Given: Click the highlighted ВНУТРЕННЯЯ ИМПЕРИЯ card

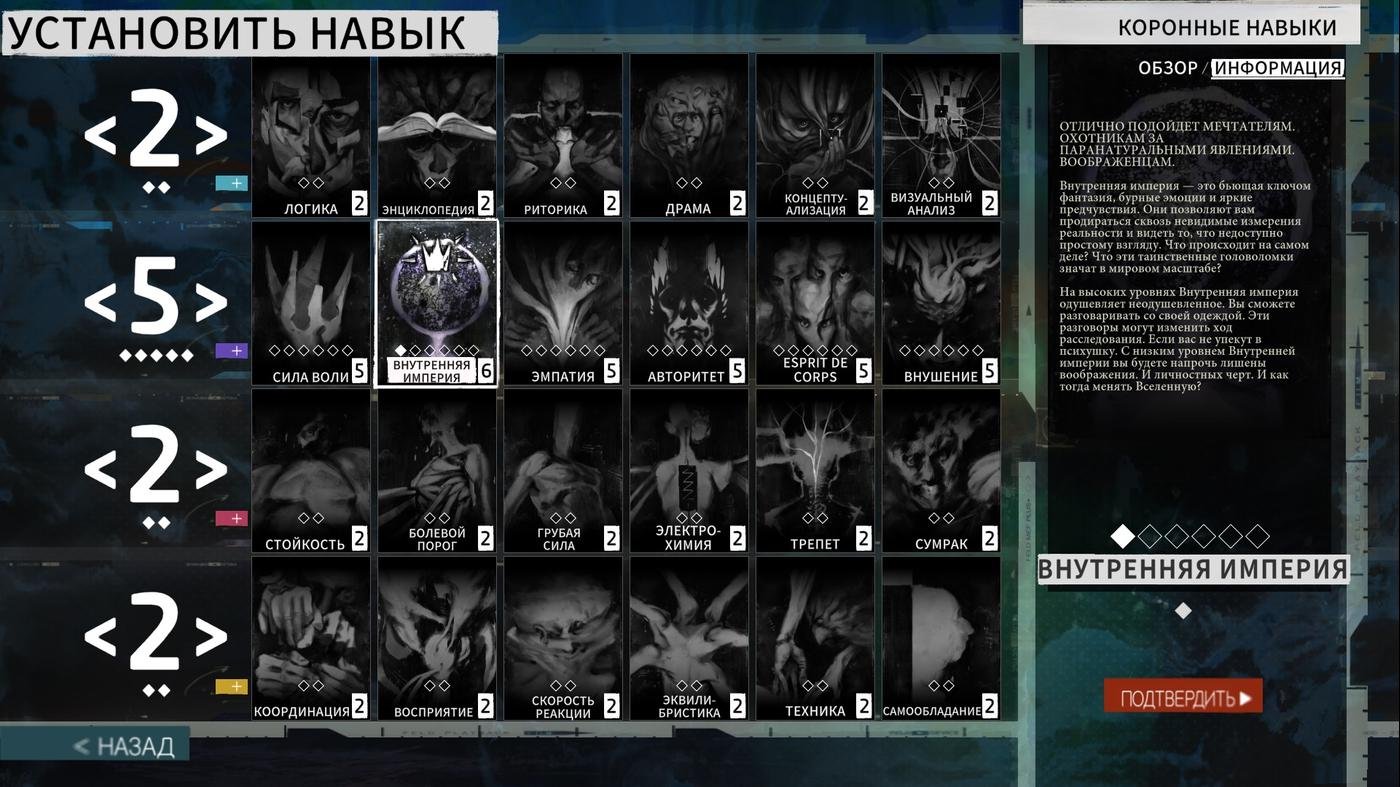Looking at the screenshot, I should [436, 303].
